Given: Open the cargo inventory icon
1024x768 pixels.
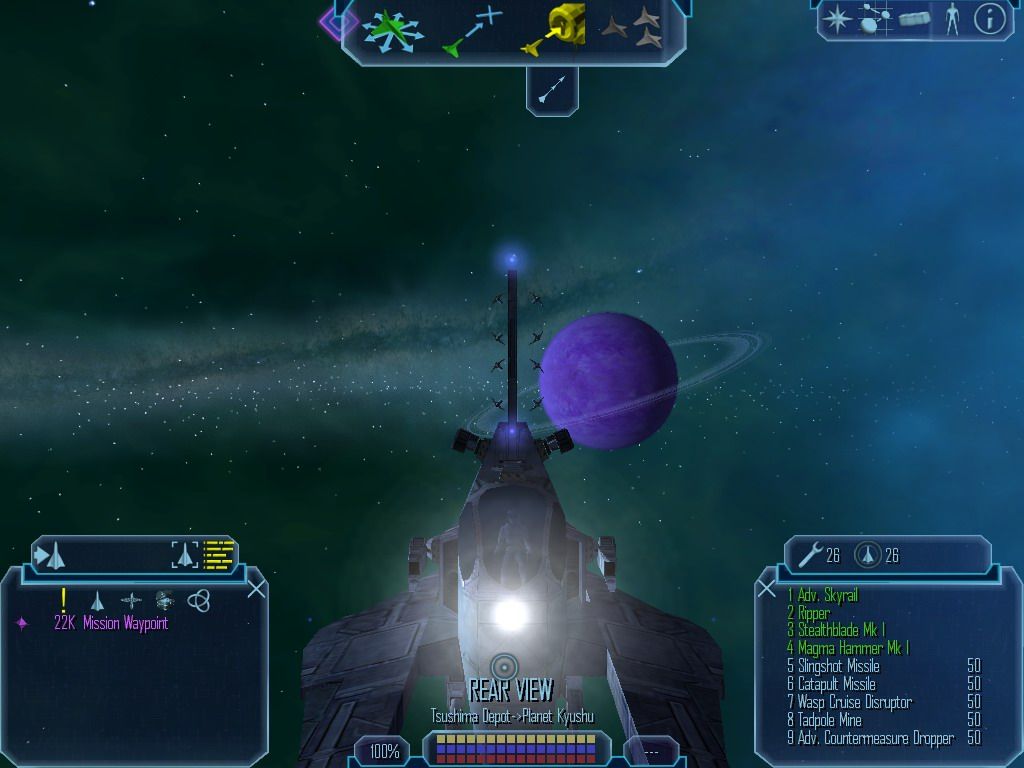Looking at the screenshot, I should click(914, 19).
